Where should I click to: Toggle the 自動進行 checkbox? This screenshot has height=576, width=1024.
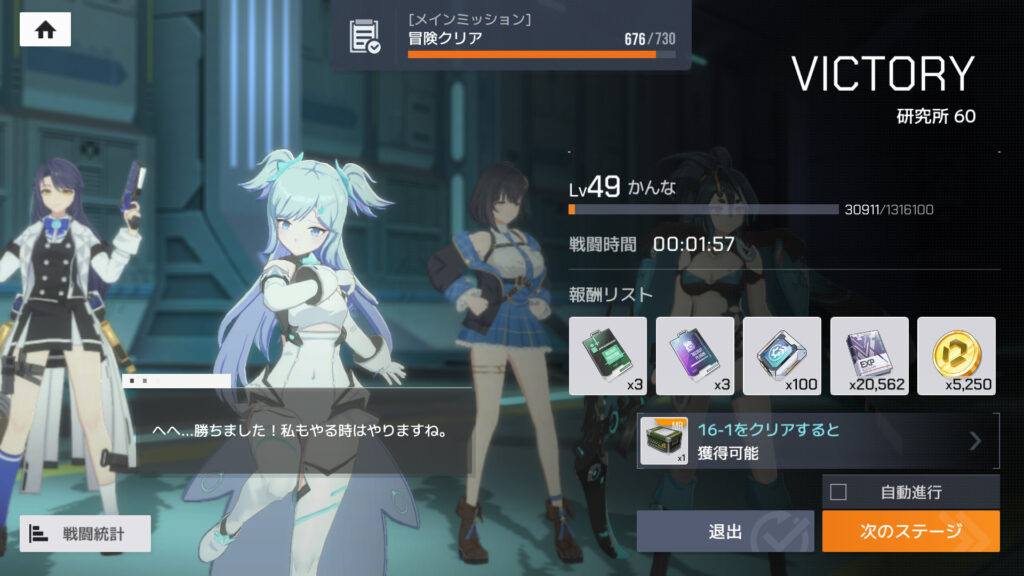[839, 492]
